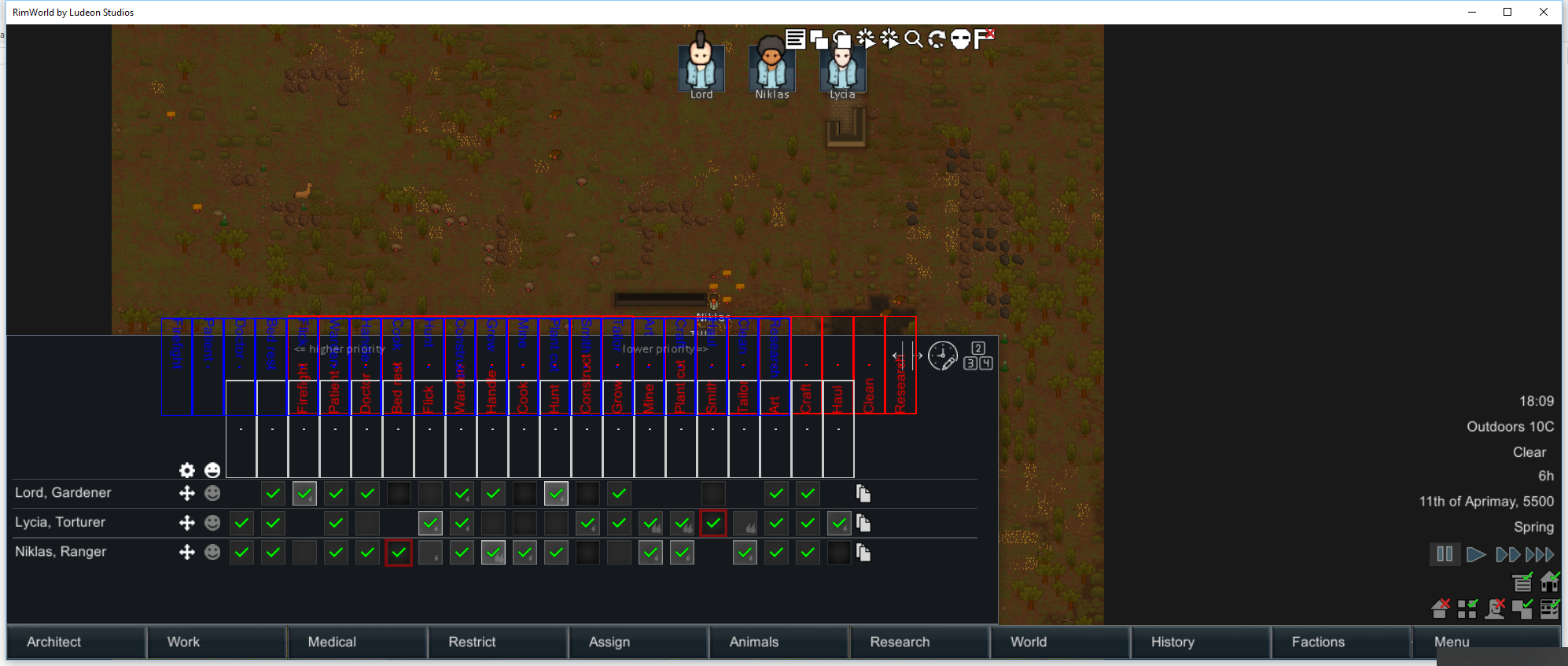The image size is (1568, 666).
Task: Select the mask icon in the top toolbar
Action: click(x=960, y=40)
